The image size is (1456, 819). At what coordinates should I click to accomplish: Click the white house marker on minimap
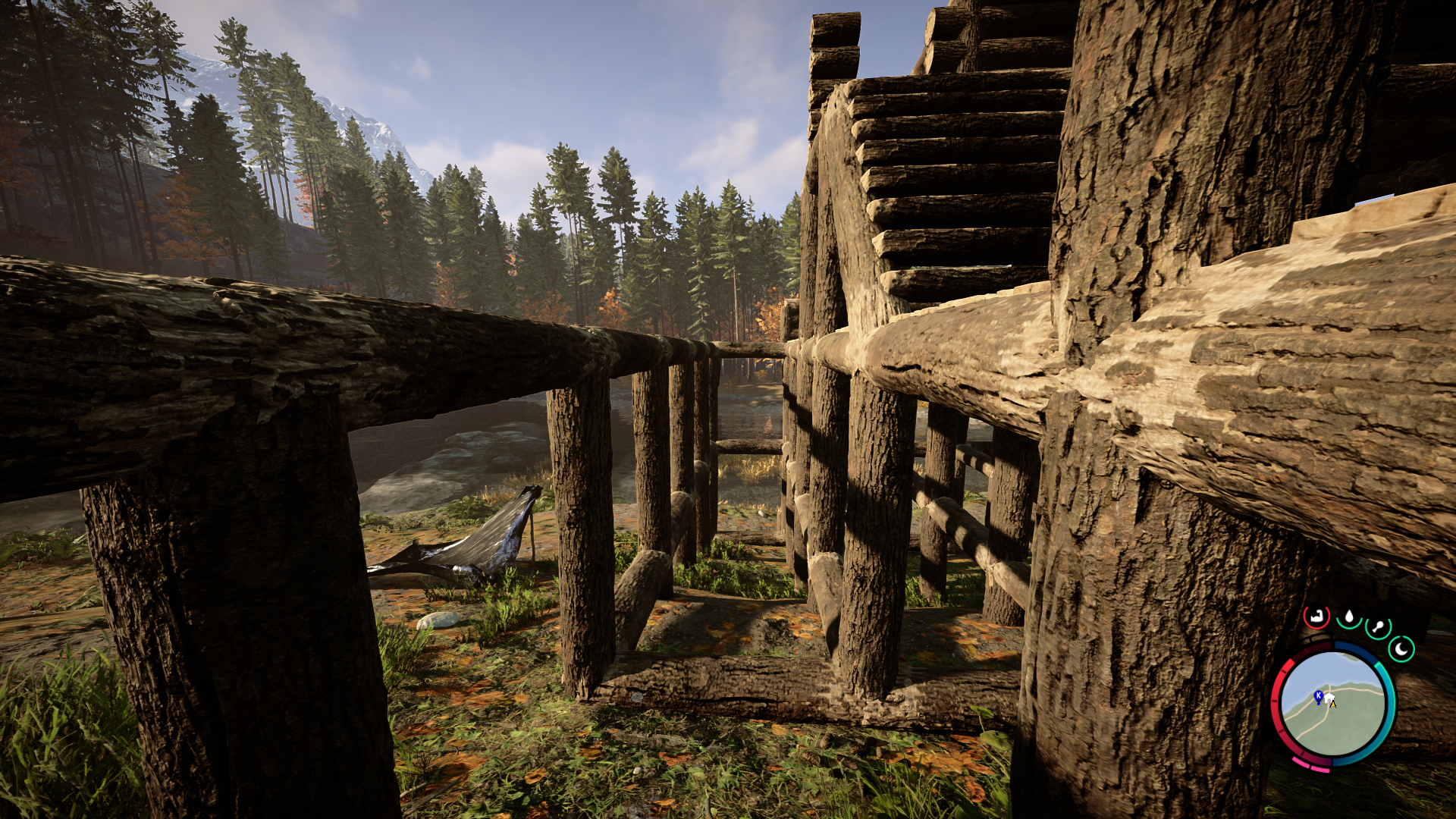1329,697
